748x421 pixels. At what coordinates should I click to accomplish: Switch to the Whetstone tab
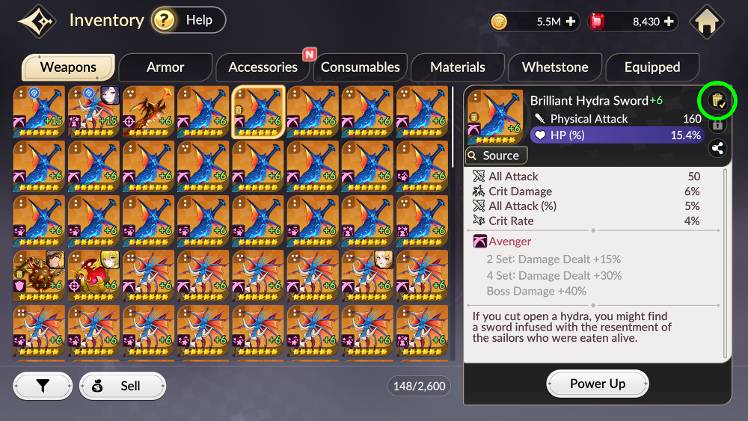(x=555, y=67)
